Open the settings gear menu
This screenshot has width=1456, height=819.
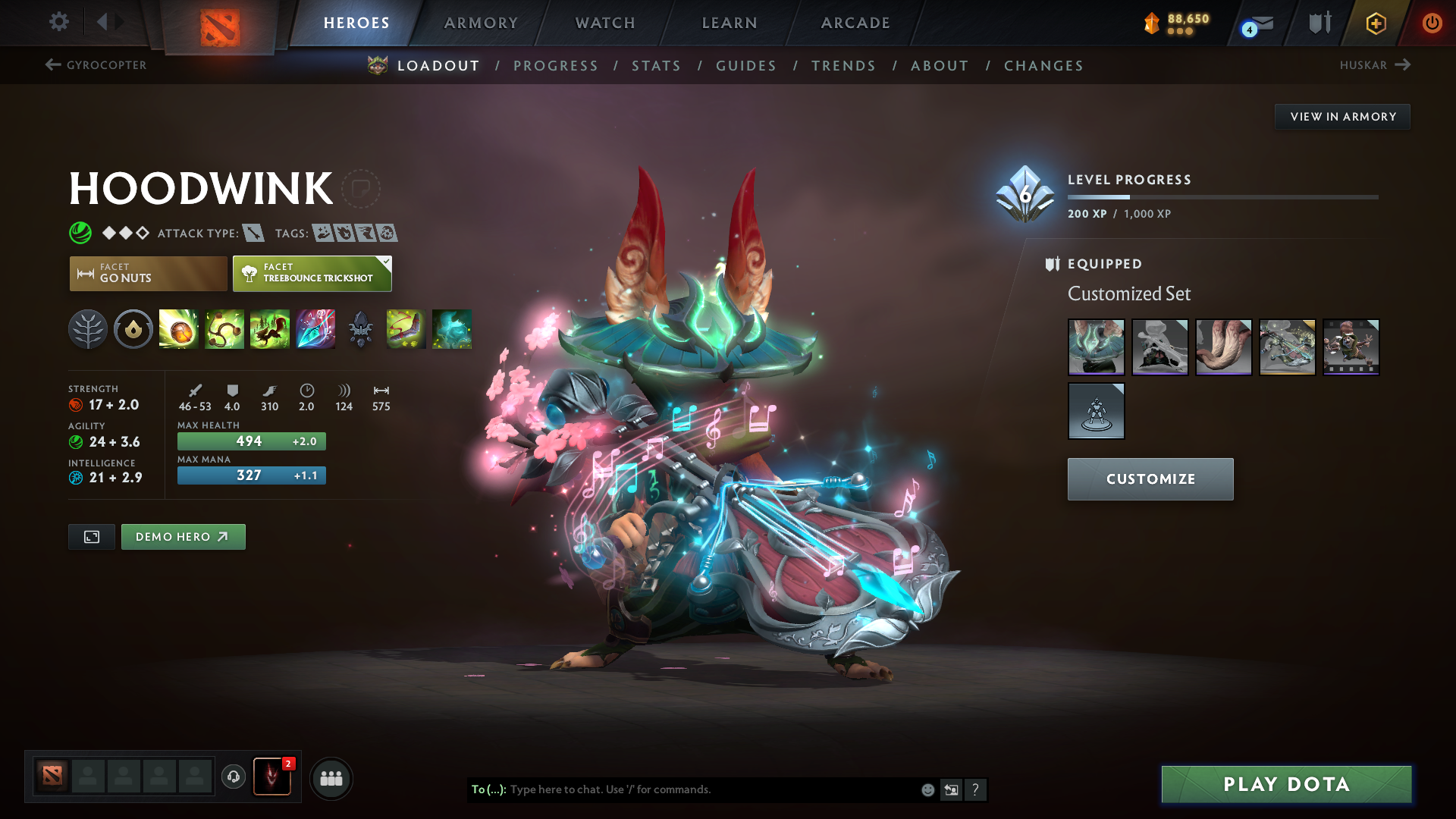[x=58, y=23]
